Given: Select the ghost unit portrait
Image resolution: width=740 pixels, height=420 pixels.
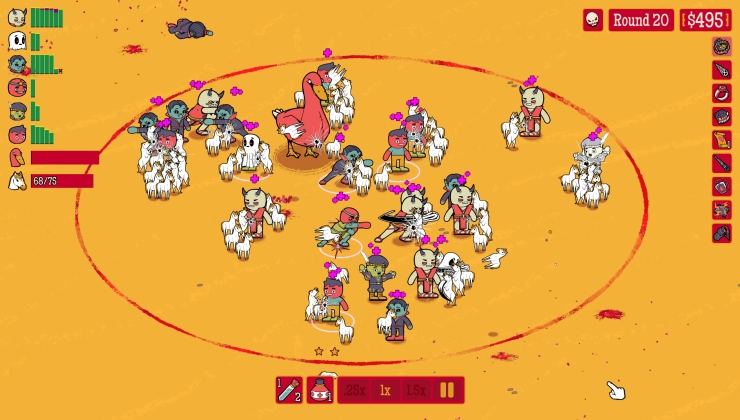Looking at the screenshot, I should [17, 41].
